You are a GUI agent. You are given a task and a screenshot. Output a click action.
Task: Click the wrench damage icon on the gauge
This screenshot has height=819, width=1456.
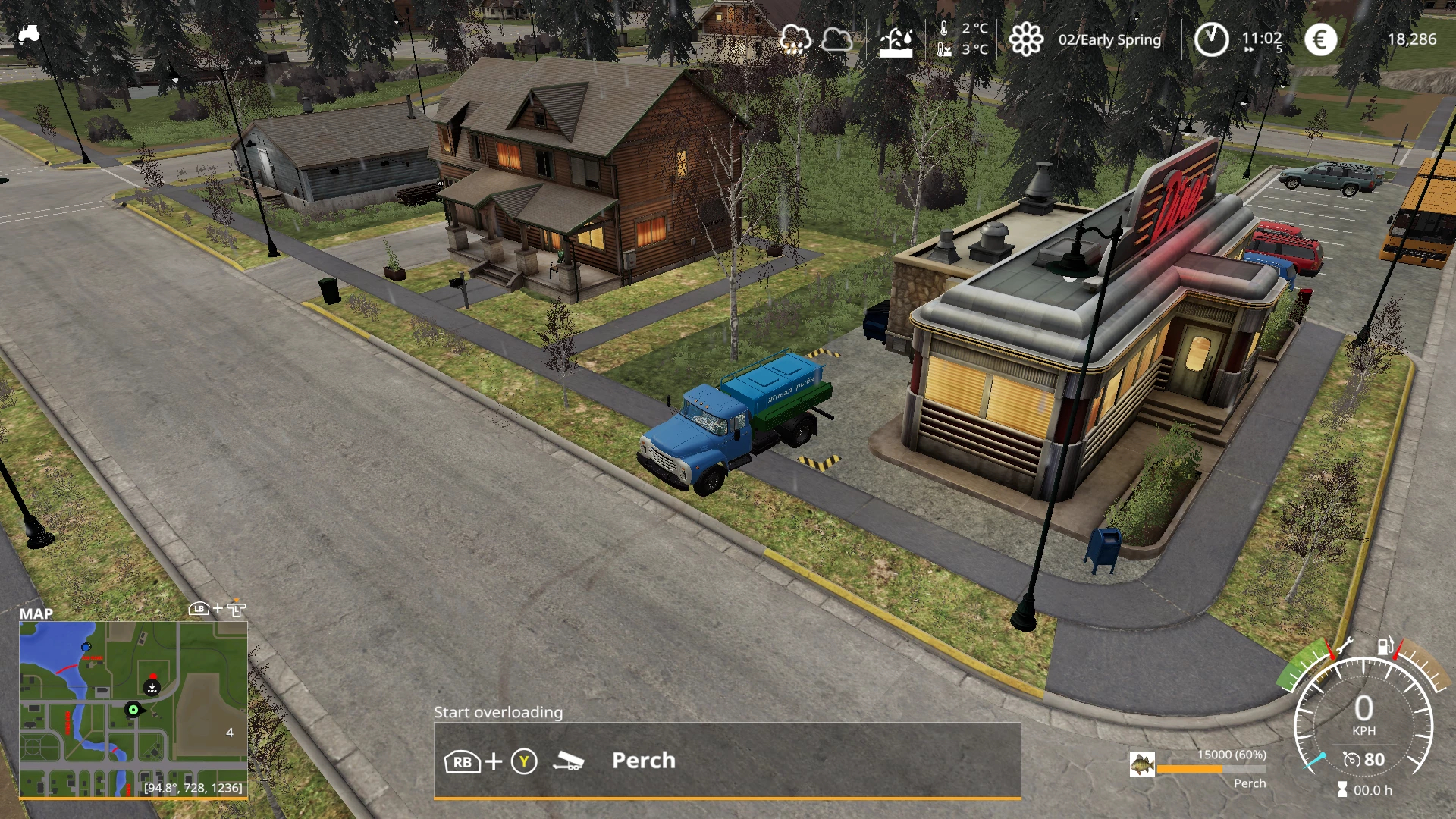(1344, 647)
